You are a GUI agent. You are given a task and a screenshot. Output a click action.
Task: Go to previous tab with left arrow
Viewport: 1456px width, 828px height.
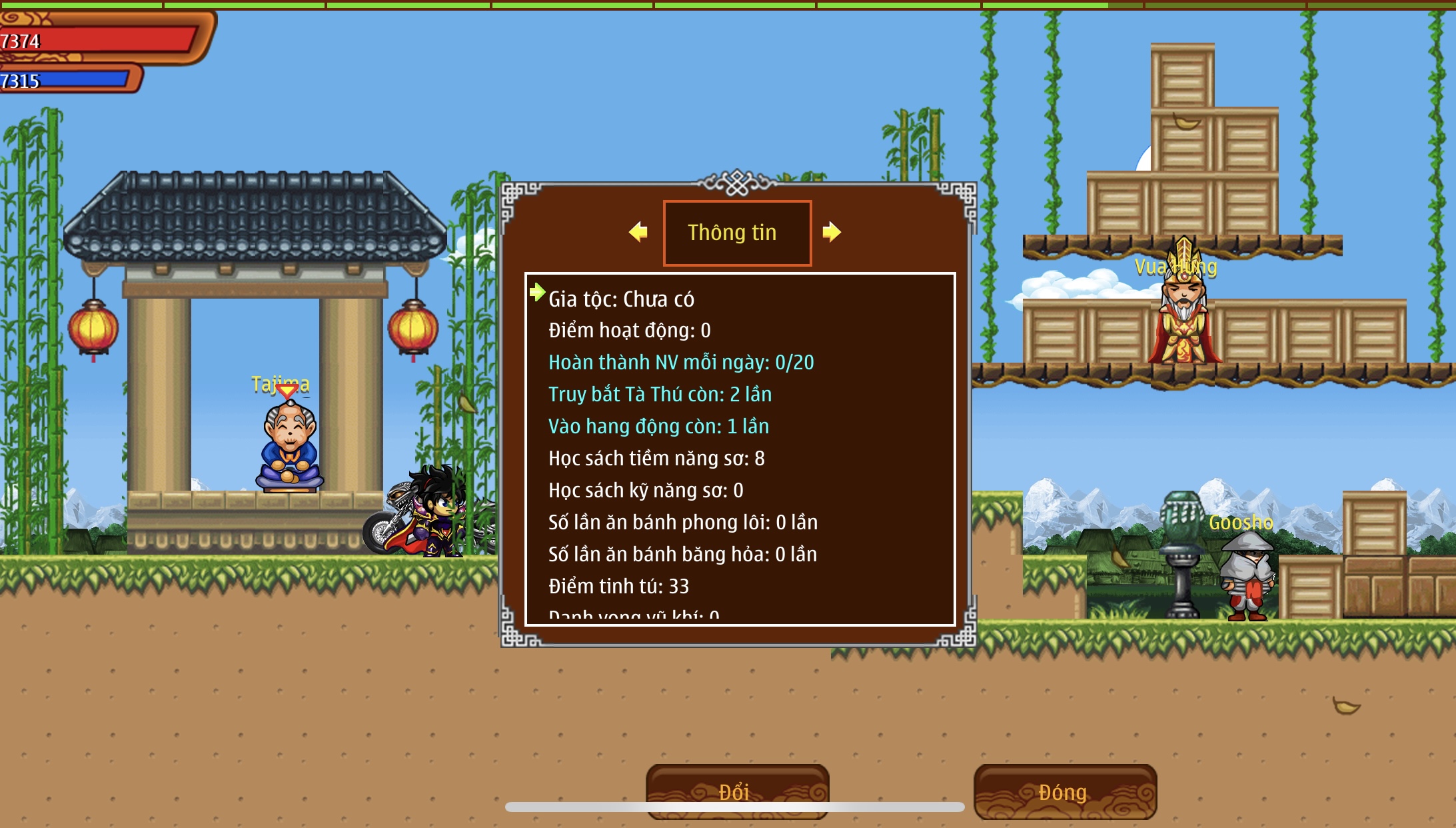coord(638,232)
